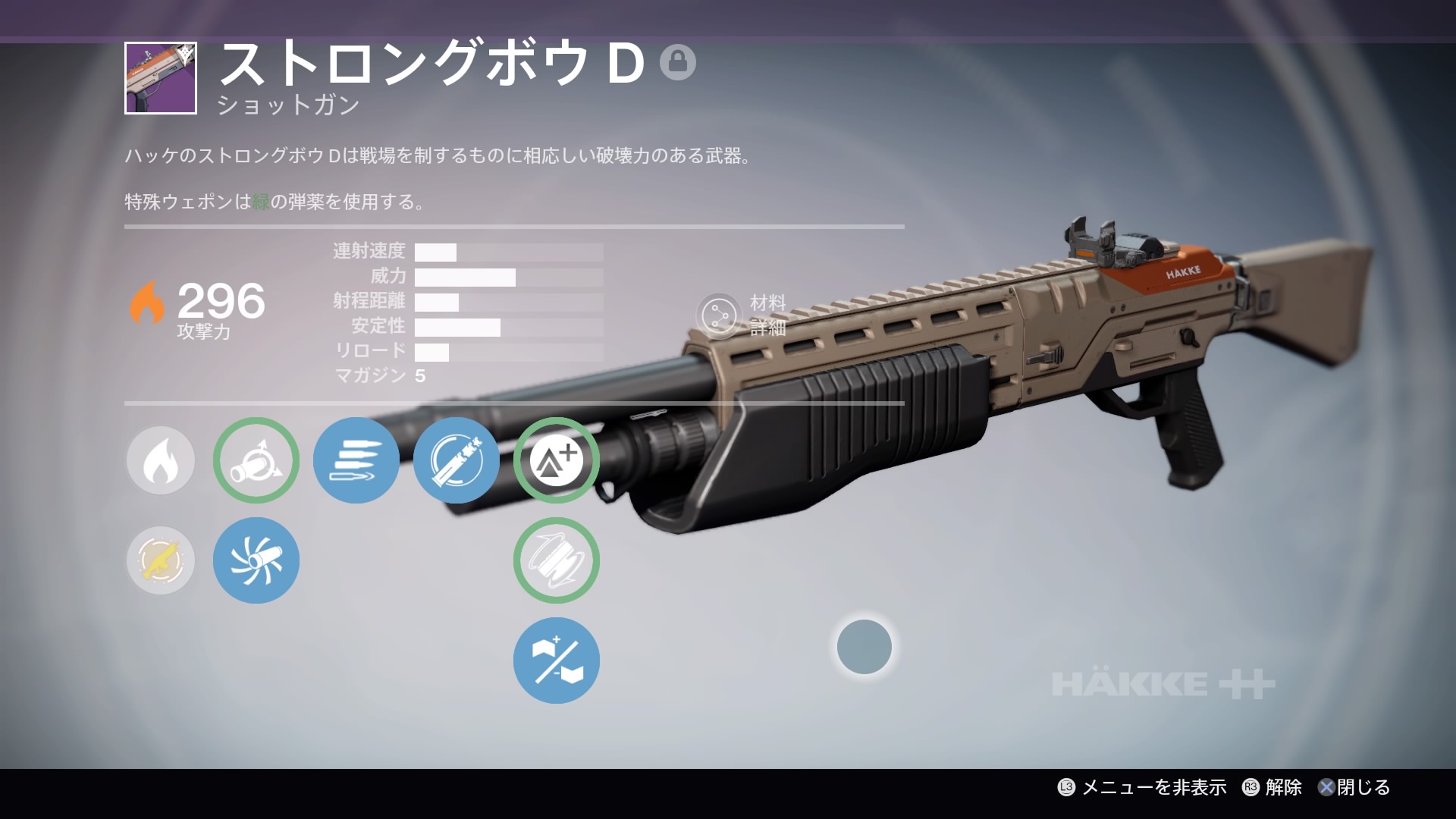Choose the green-ringed barrel perk node
The image size is (1456, 819).
point(256,460)
